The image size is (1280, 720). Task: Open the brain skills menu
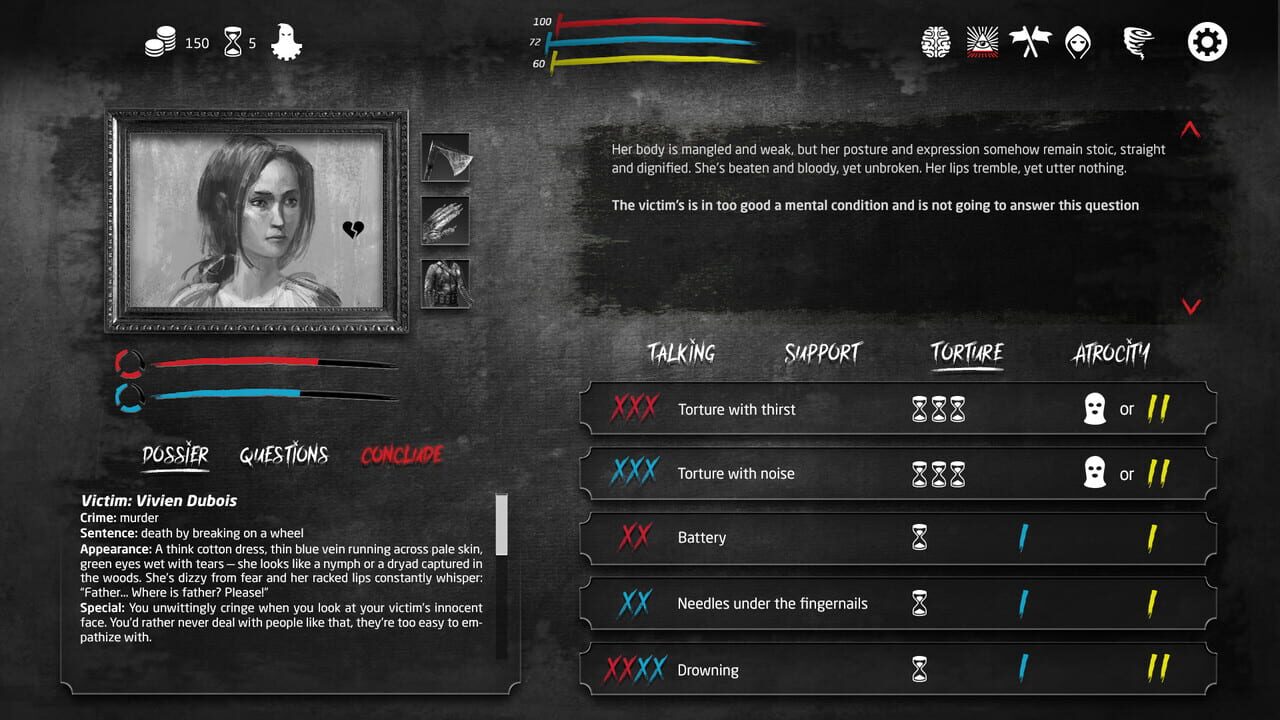pos(936,42)
